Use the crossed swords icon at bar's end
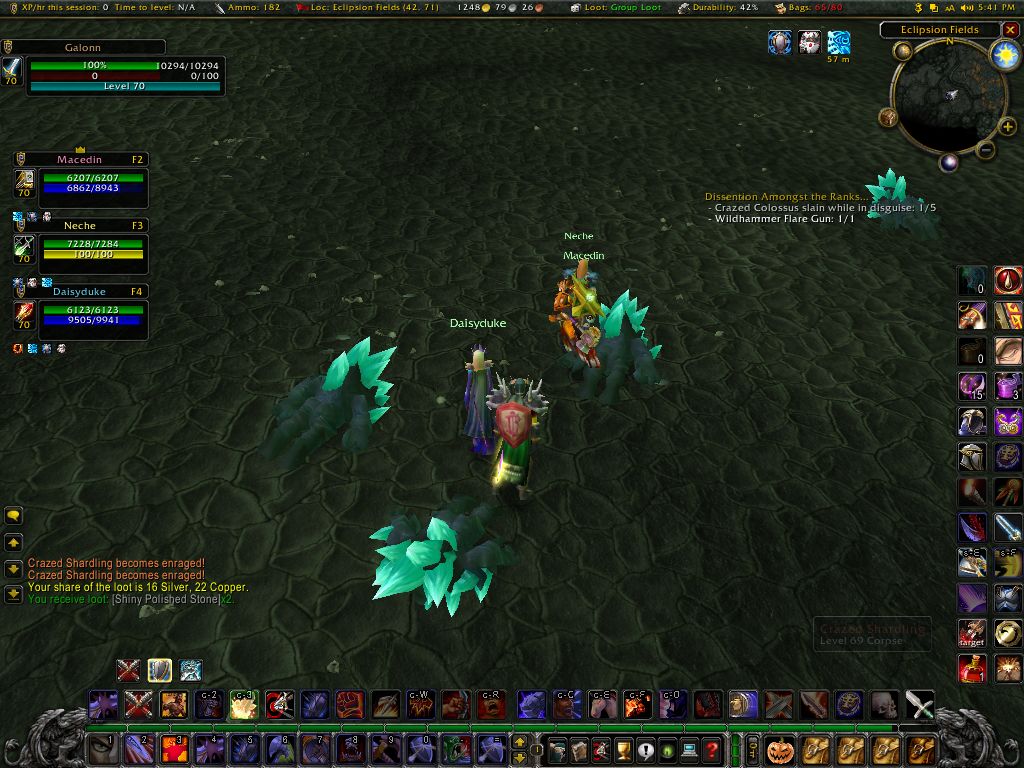 [x=919, y=705]
